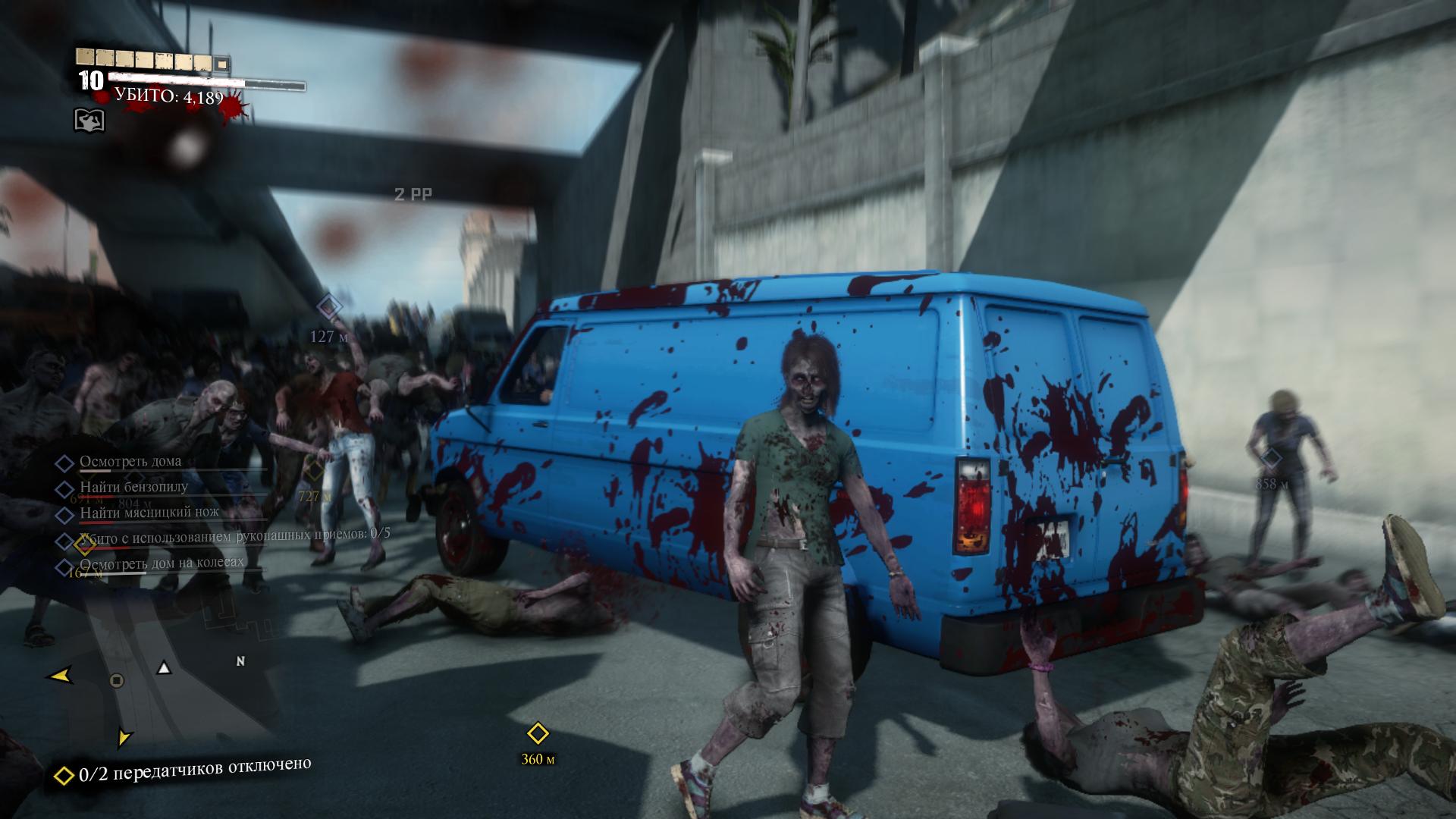The image size is (1456, 819).
Task: Select the yellow 360 м waypoint marker
Action: pos(538,734)
